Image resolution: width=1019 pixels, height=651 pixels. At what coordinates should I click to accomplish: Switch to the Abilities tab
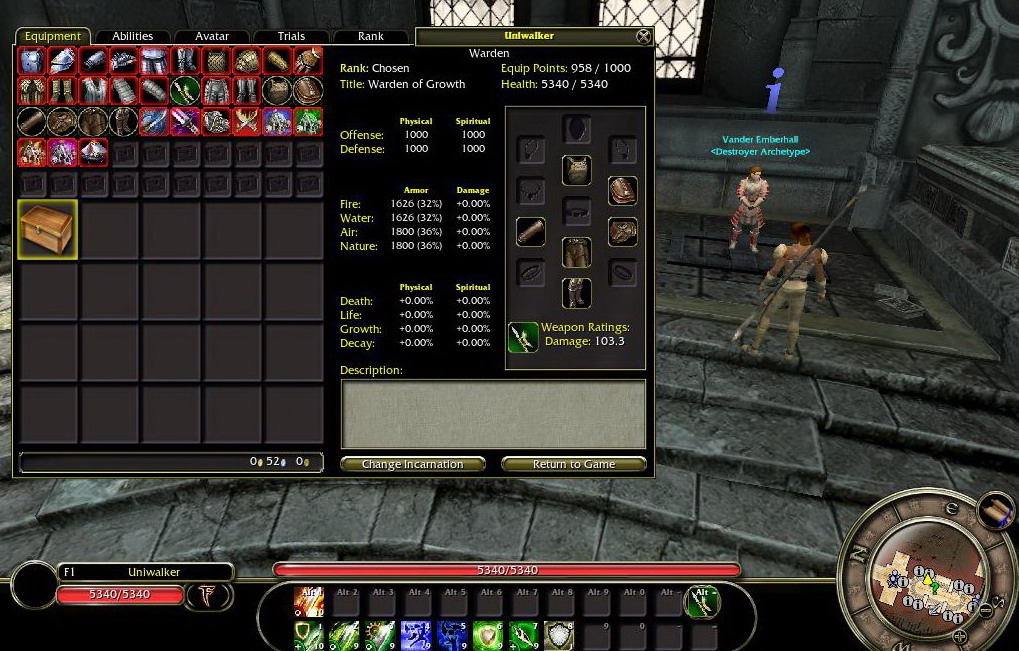click(132, 36)
